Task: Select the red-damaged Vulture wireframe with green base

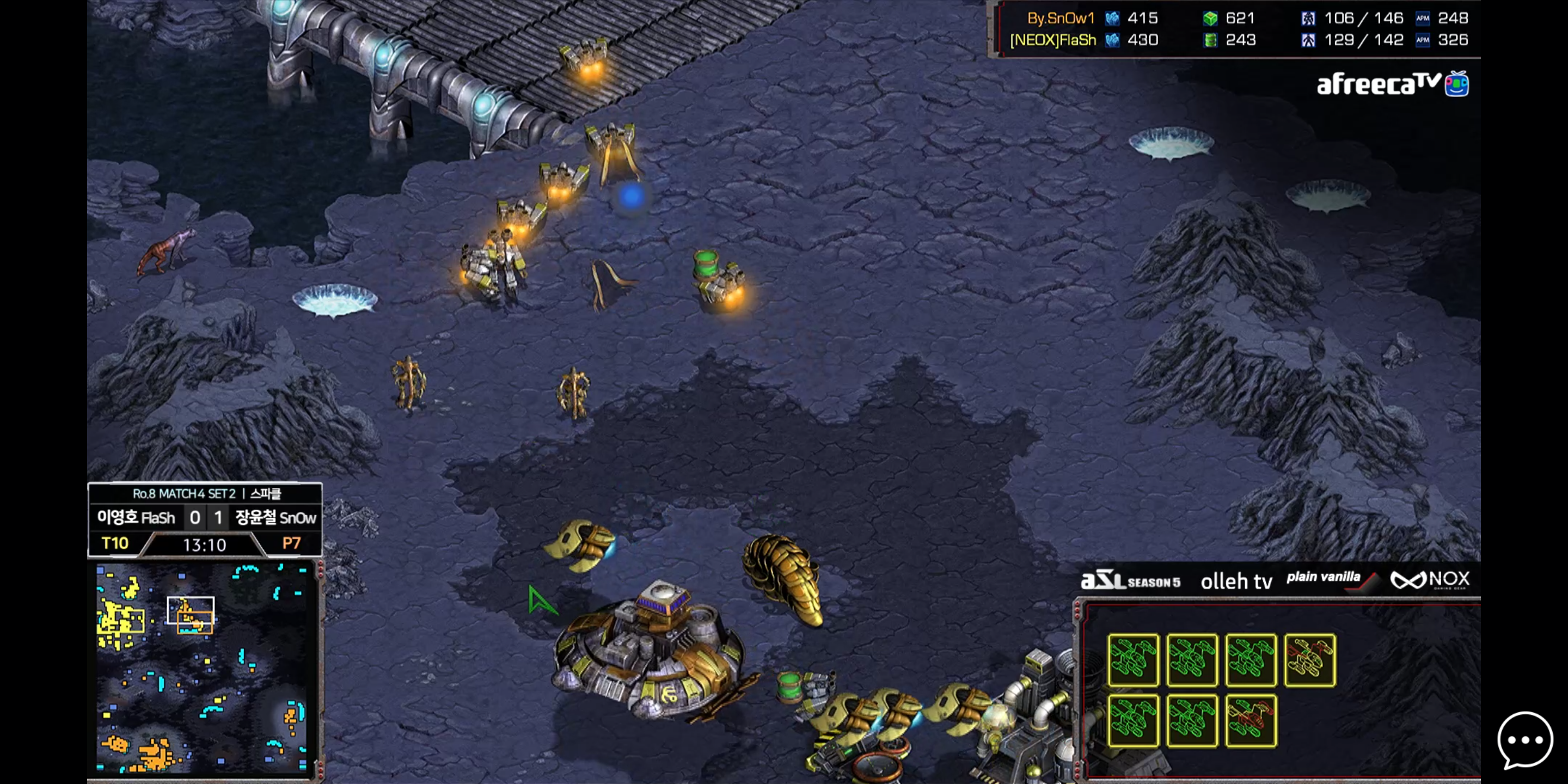Action: [1251, 721]
